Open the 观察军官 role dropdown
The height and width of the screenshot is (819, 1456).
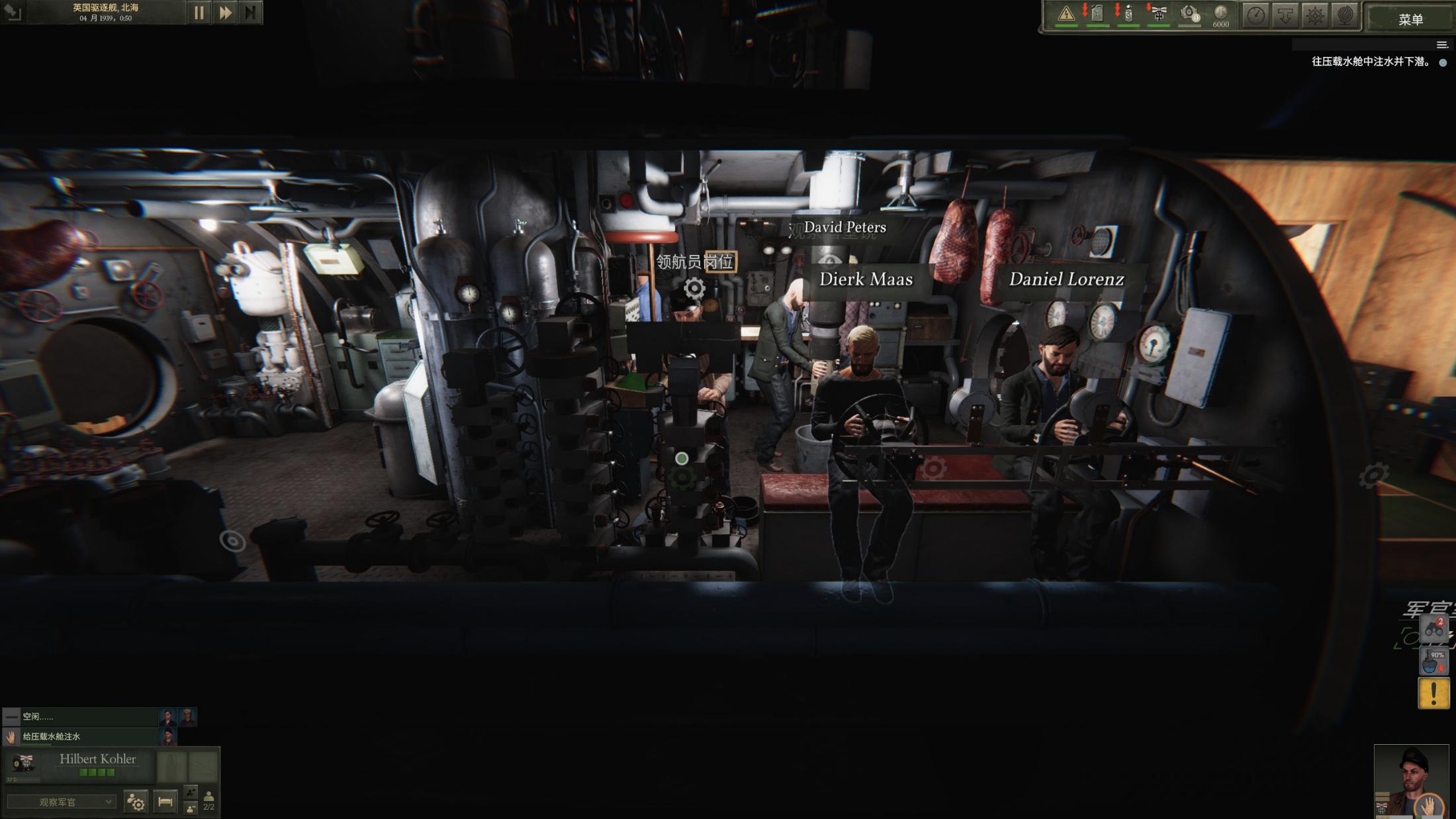click(x=61, y=802)
